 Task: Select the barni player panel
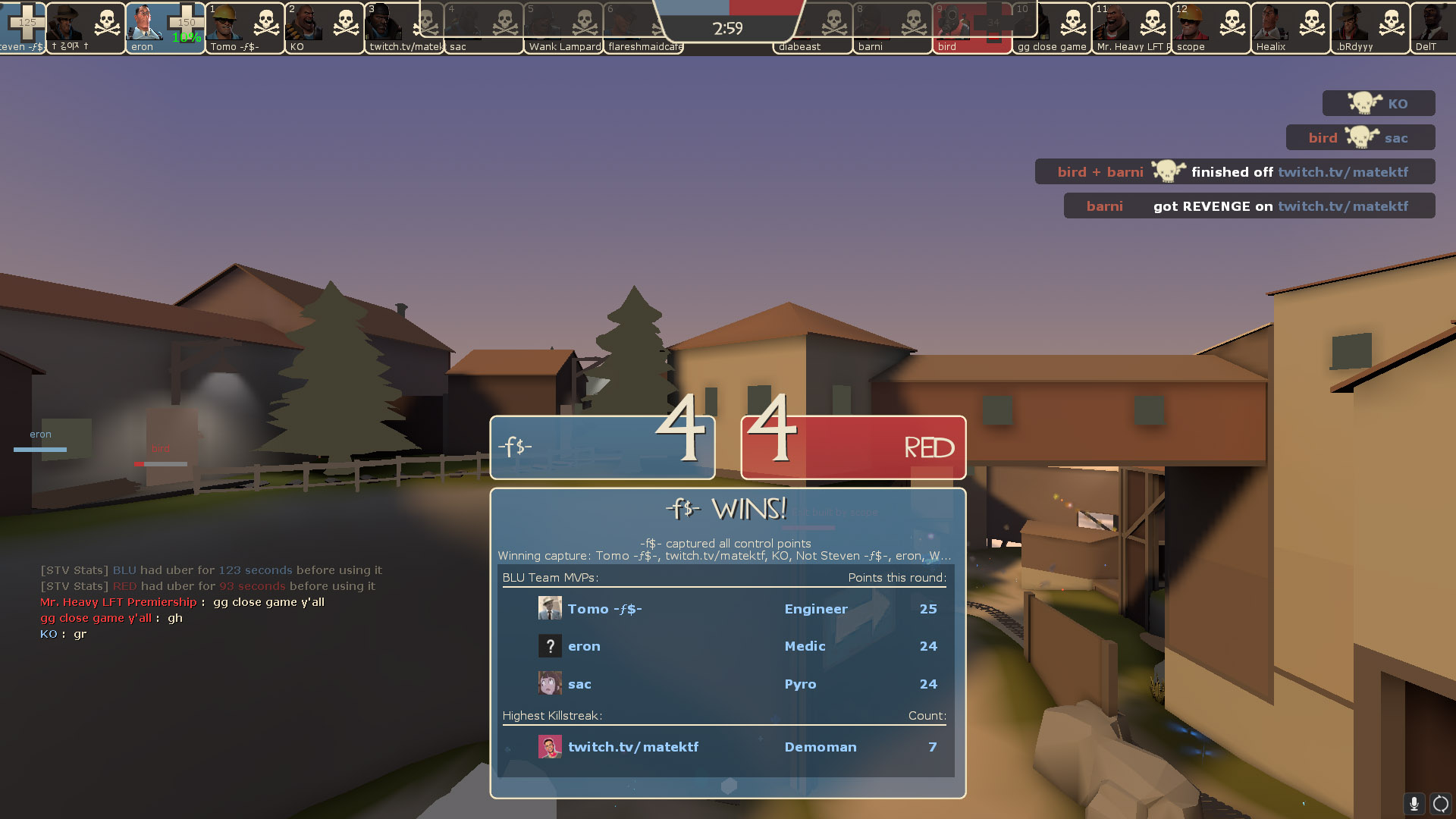893,27
